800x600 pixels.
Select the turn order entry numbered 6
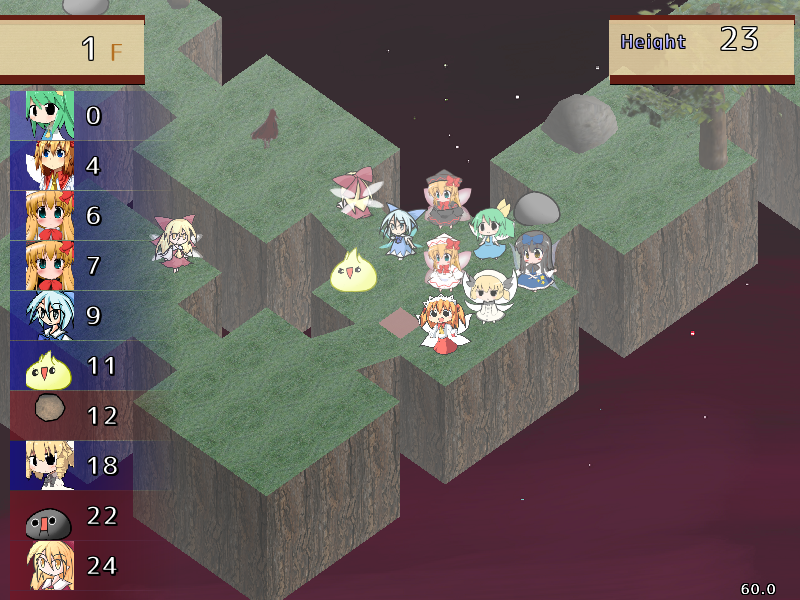tap(42, 216)
